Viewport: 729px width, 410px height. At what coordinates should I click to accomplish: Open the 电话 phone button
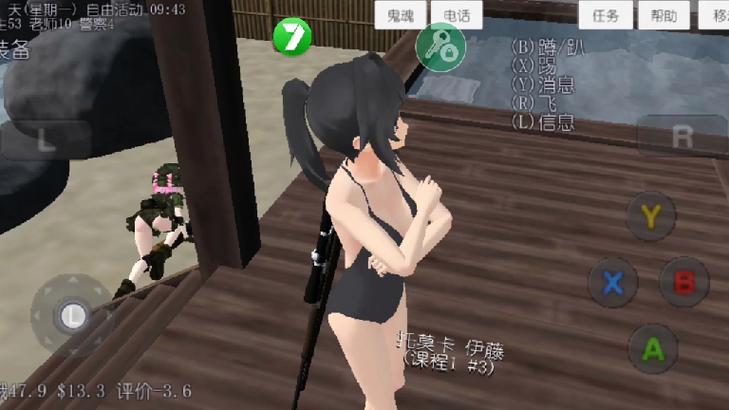coord(457,16)
